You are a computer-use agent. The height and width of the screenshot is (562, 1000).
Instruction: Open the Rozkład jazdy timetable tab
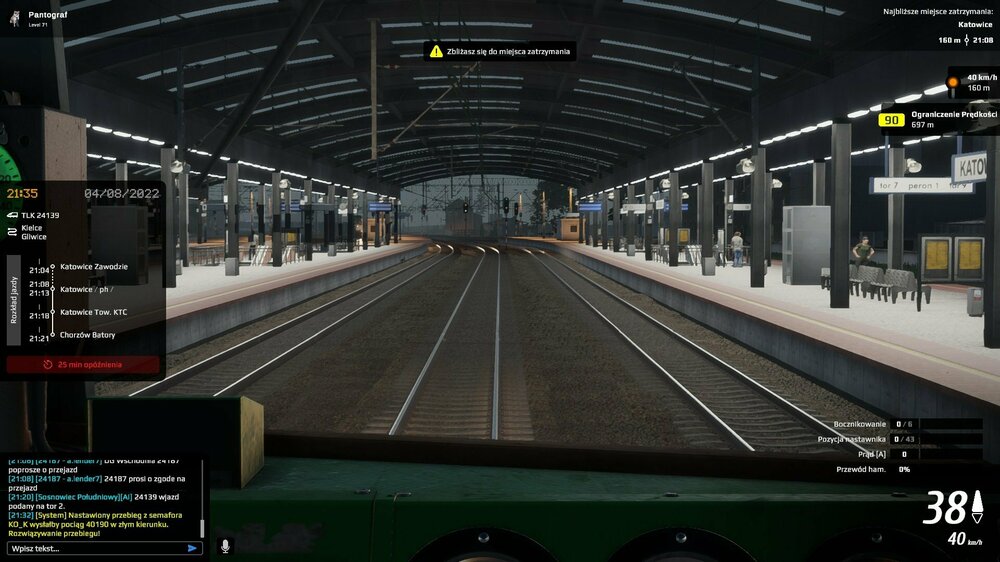tap(13, 298)
